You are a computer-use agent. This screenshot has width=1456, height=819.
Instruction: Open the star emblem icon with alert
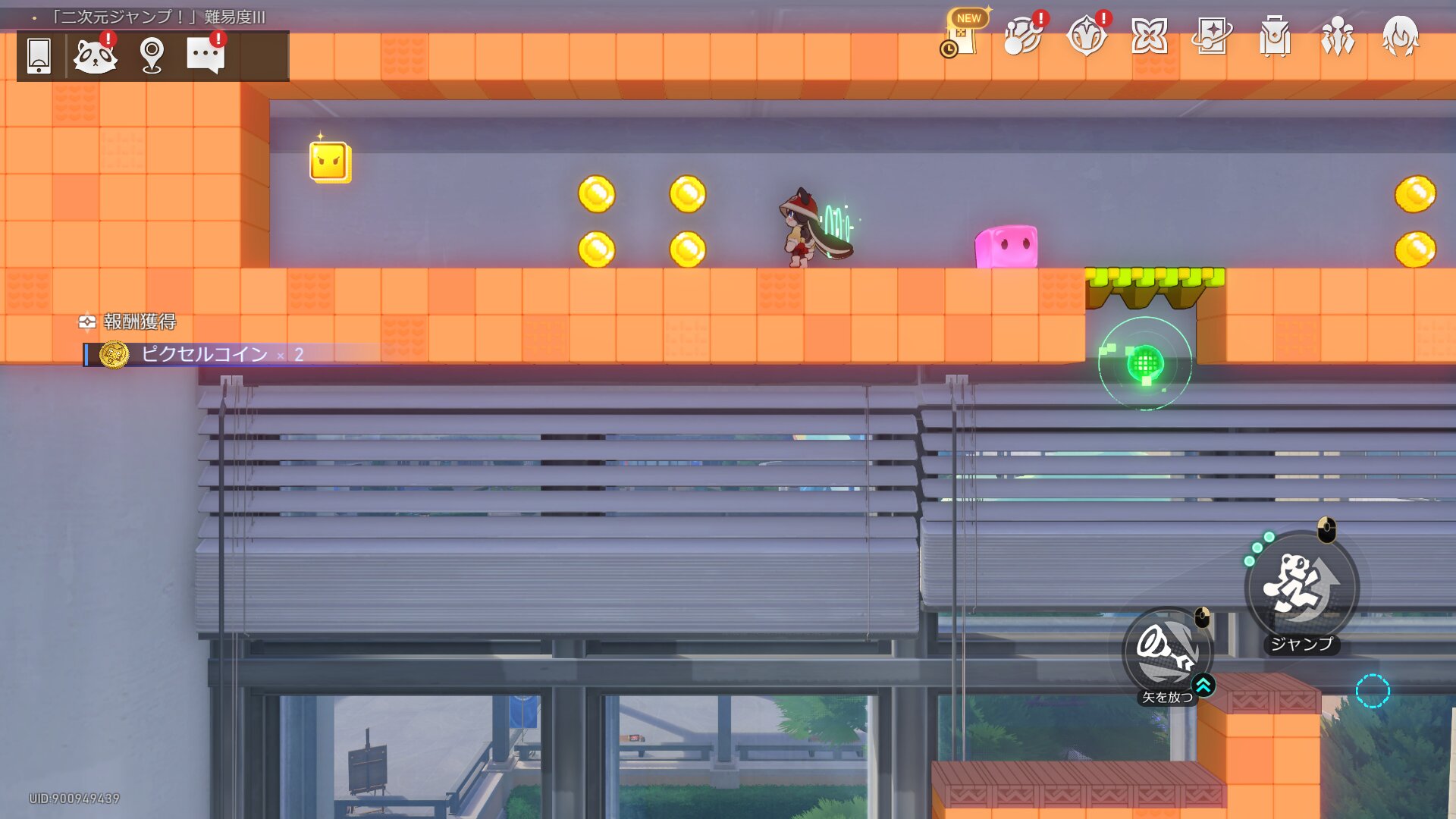(x=1086, y=36)
